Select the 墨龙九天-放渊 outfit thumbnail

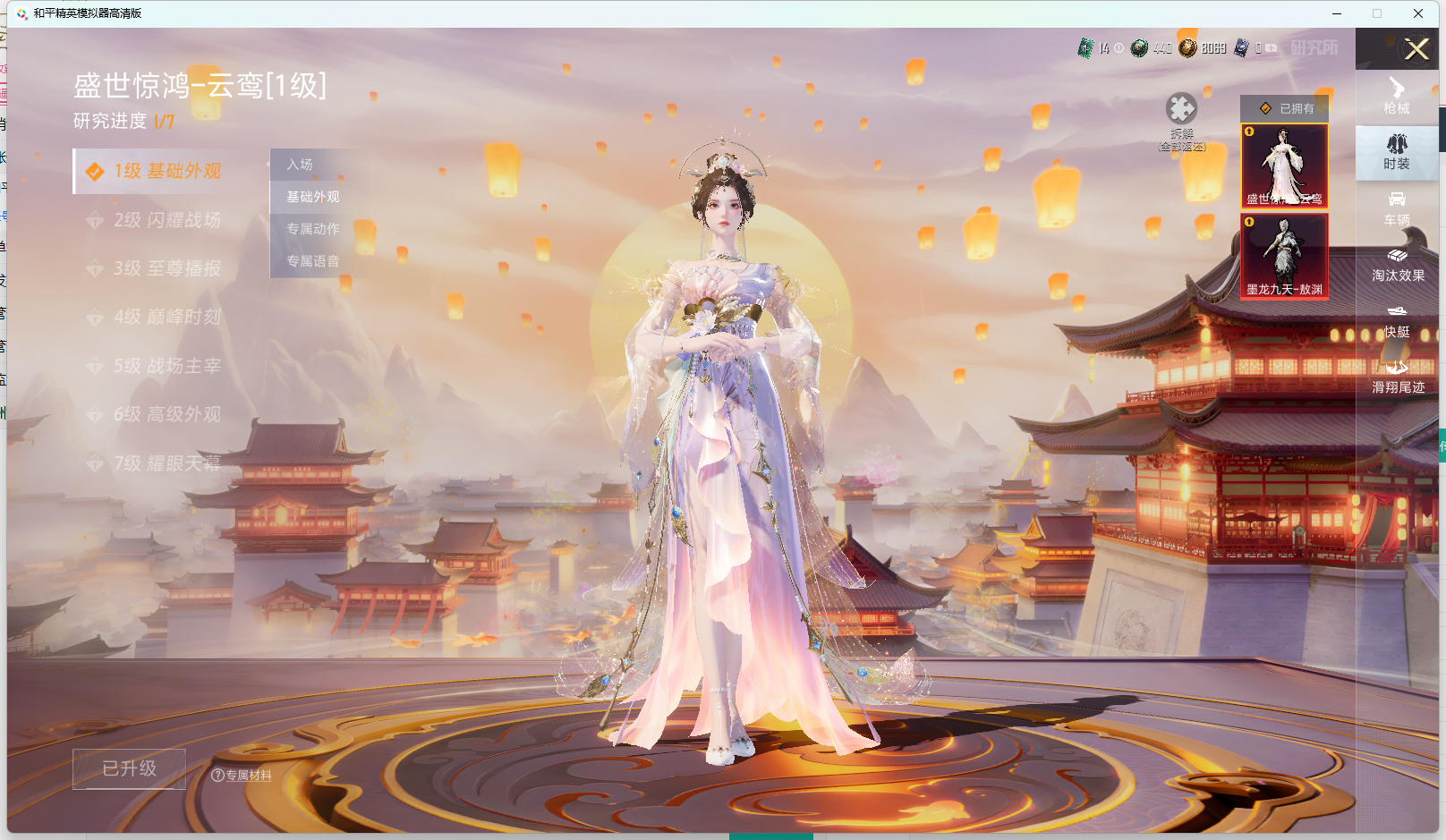point(1284,257)
